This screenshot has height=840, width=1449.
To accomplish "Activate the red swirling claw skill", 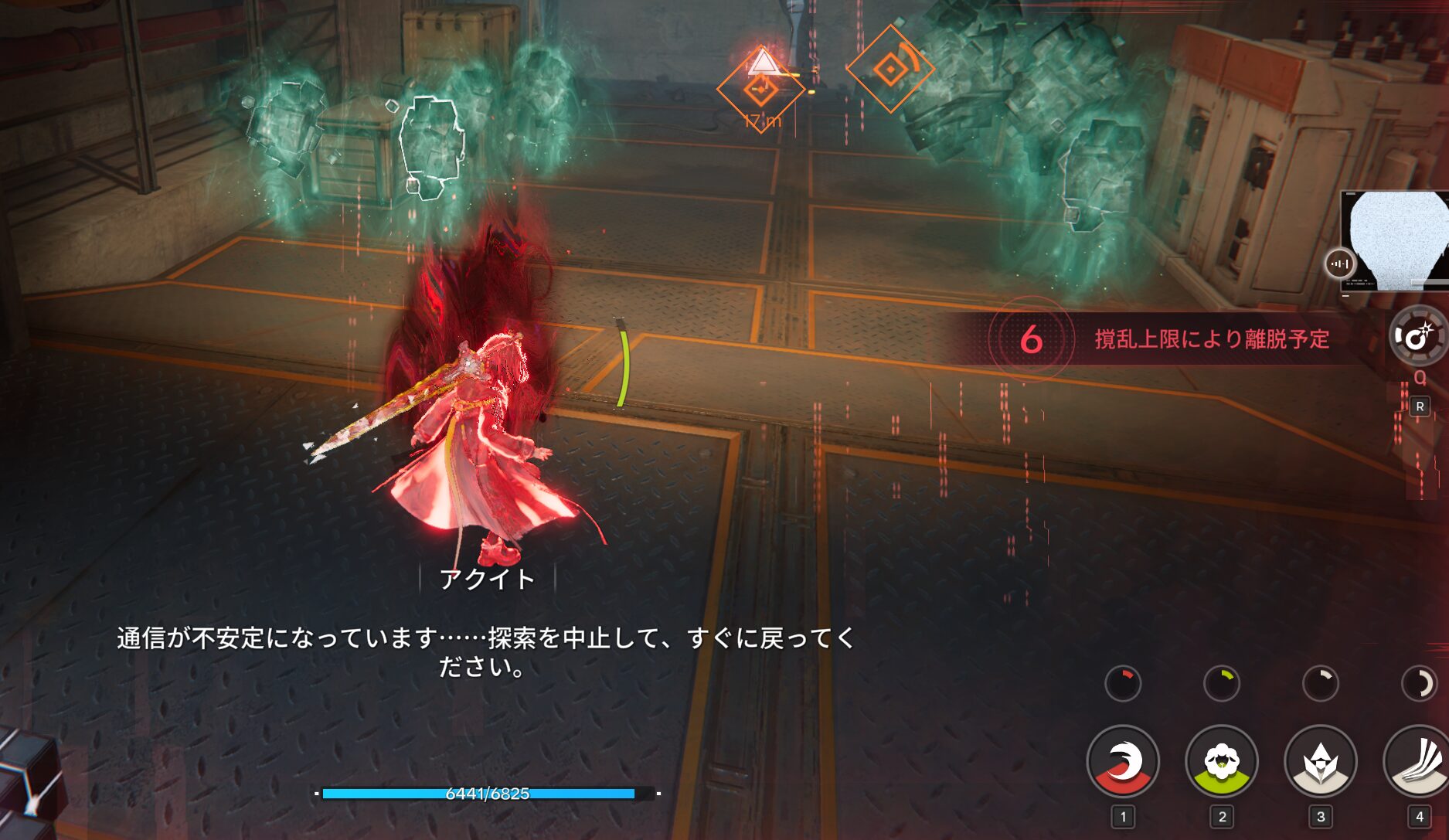I will pos(1123,762).
